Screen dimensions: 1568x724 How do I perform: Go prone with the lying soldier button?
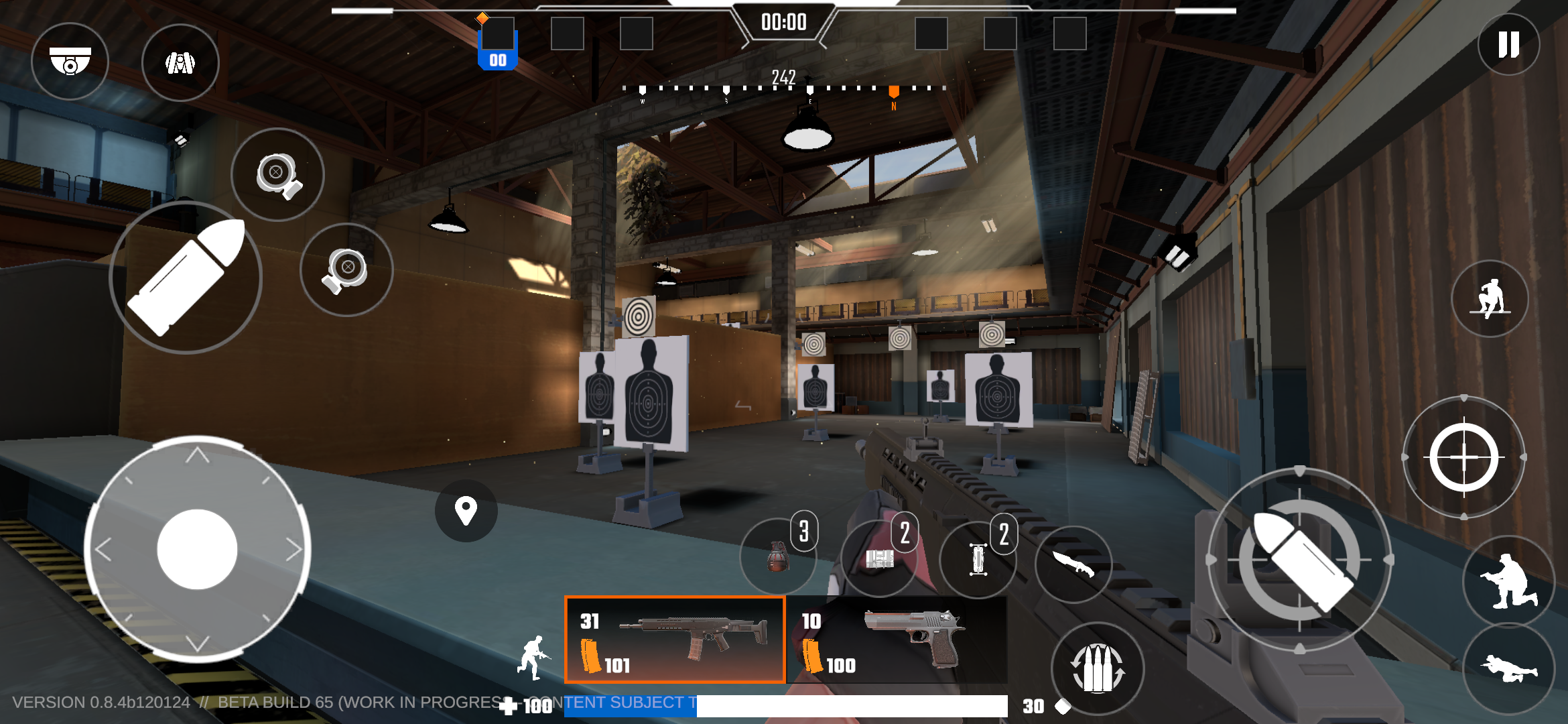[x=1508, y=668]
